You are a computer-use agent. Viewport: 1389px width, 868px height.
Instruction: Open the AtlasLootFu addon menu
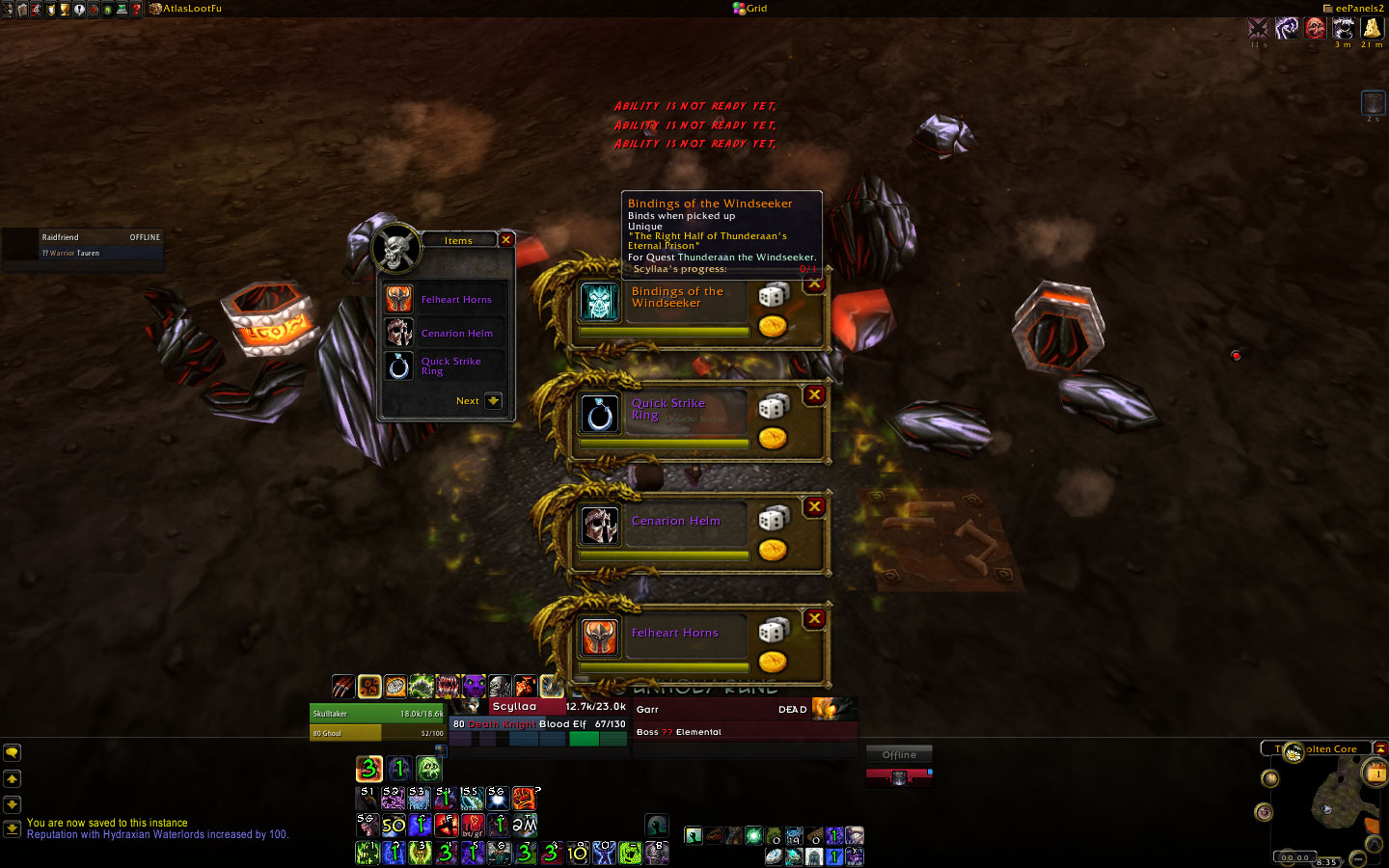186,9
